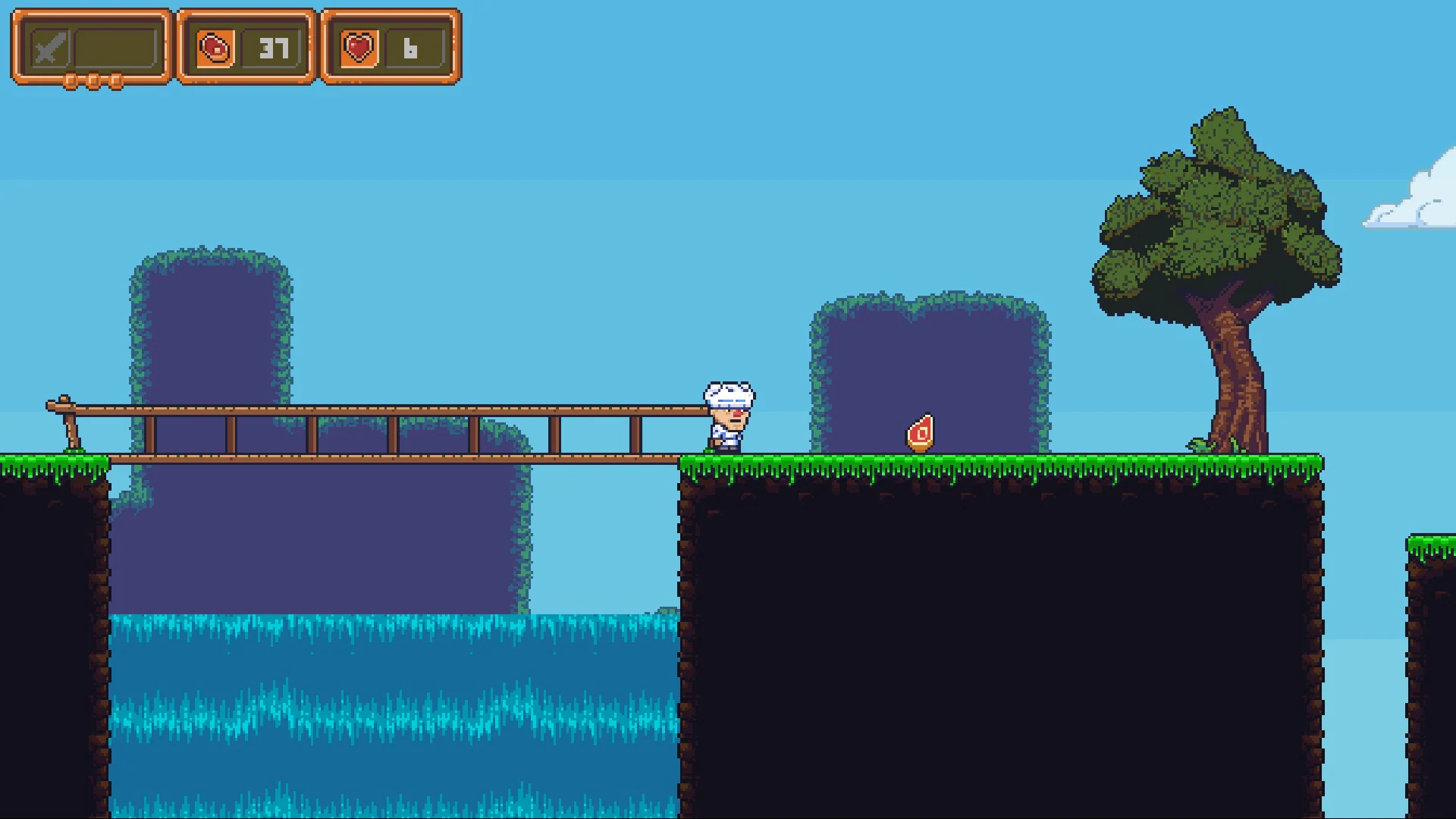The width and height of the screenshot is (1456, 819).
Task: Expand the meat counter panel showing 37
Action: point(245,47)
